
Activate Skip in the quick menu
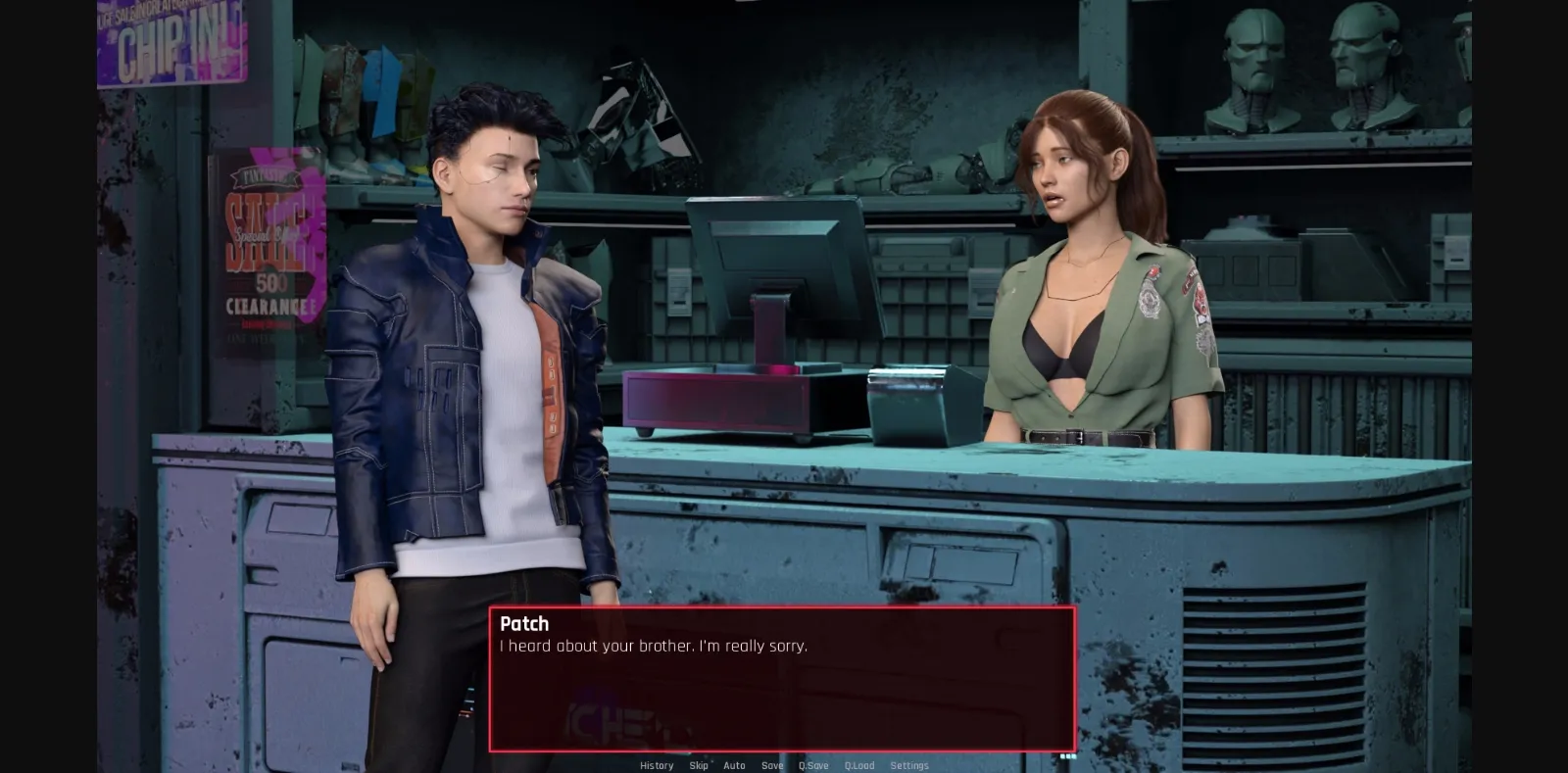coord(699,765)
